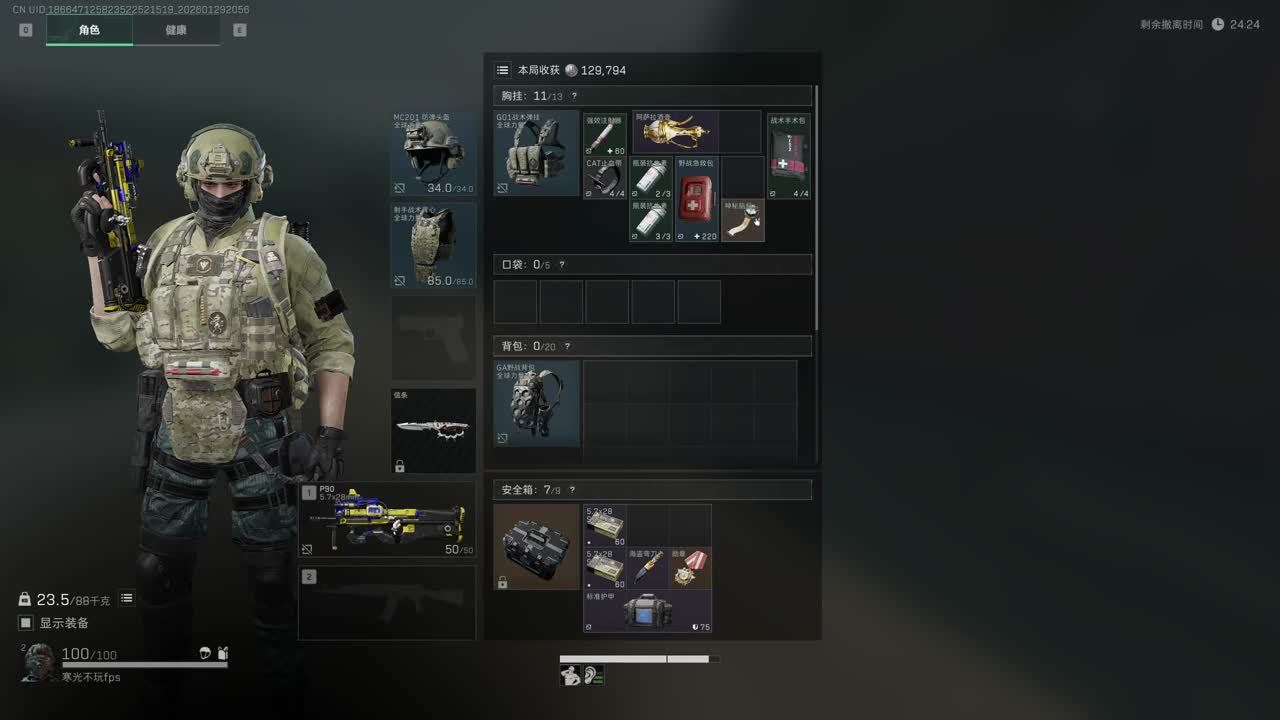Click the red 野战急救包 first aid kit
Image resolution: width=1280 pixels, height=720 pixels.
697,199
